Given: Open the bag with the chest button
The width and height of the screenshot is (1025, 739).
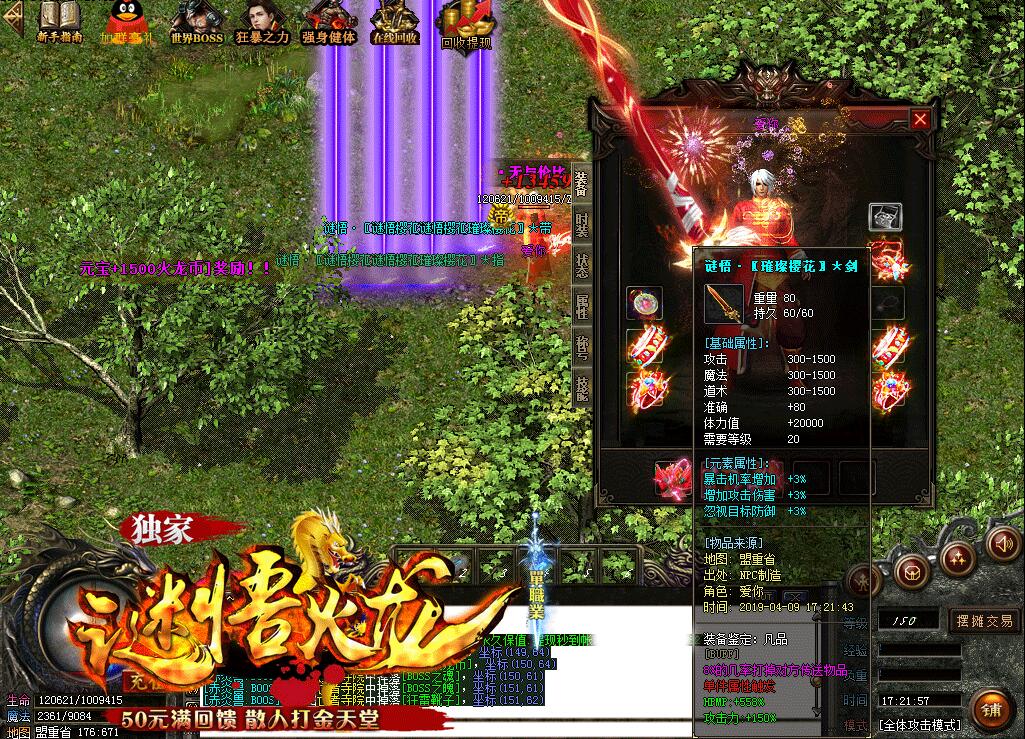Looking at the screenshot, I should pyautogui.click(x=912, y=572).
